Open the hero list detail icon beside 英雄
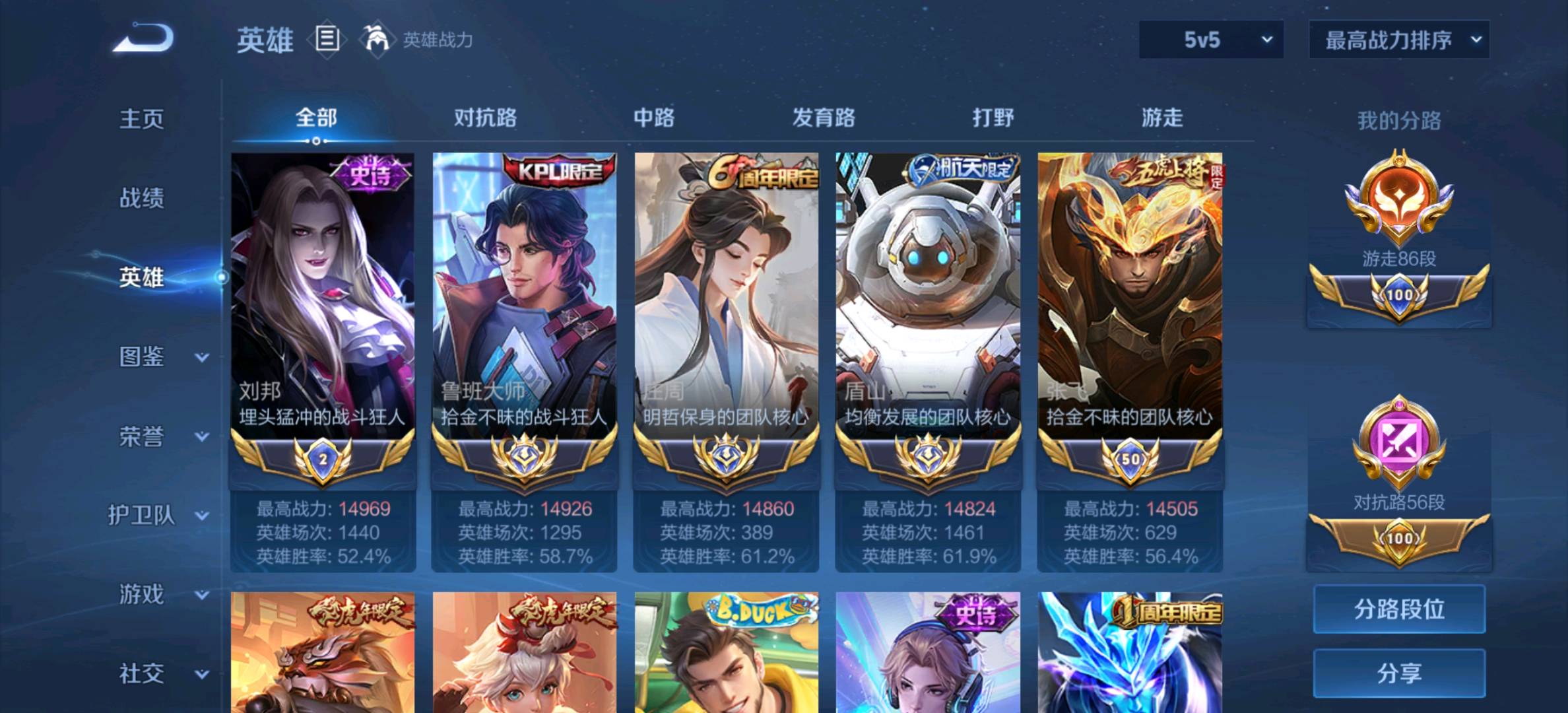 coord(326,40)
